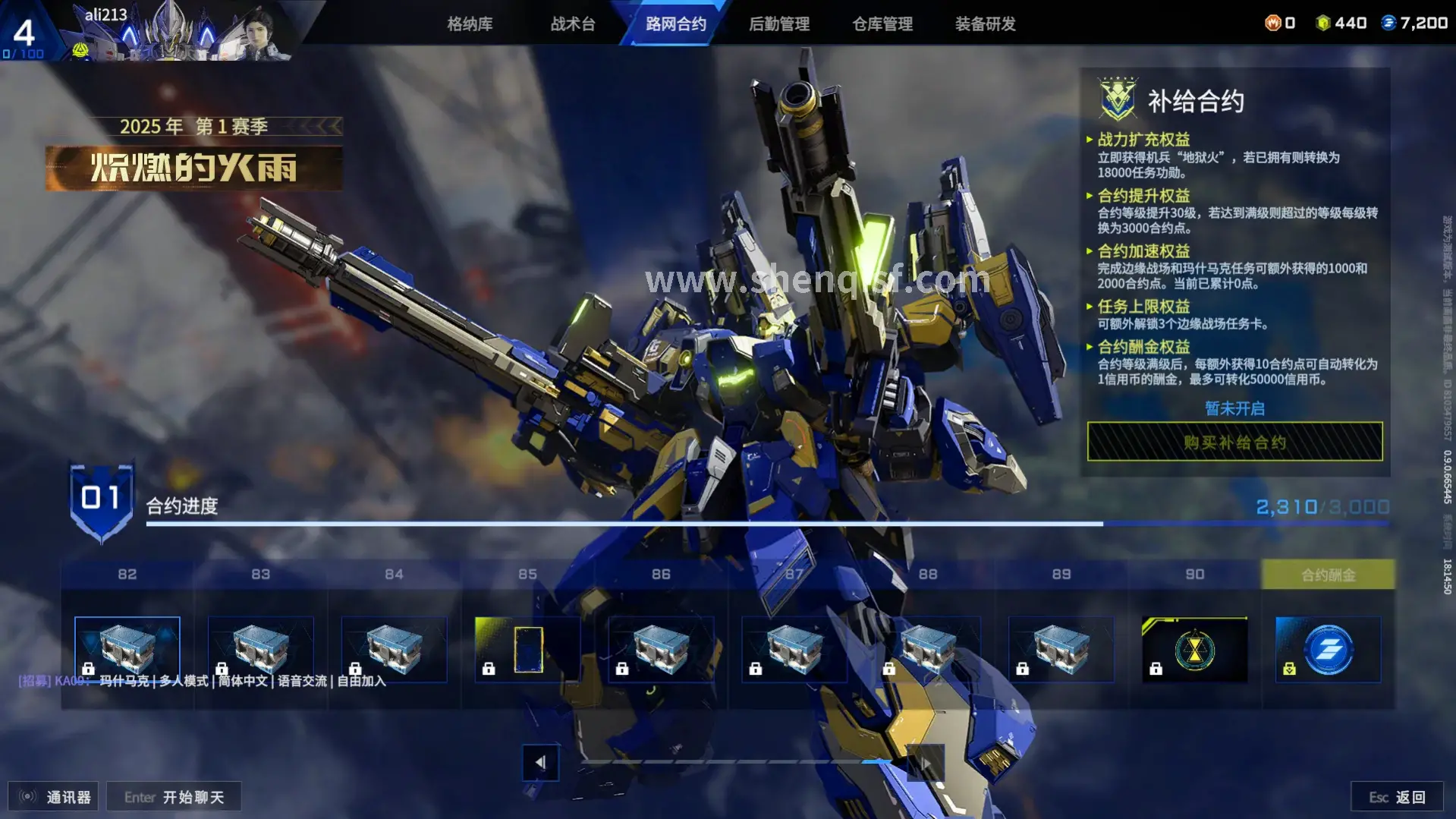
Task: Go to 后勤管理 tab
Action: click(779, 24)
